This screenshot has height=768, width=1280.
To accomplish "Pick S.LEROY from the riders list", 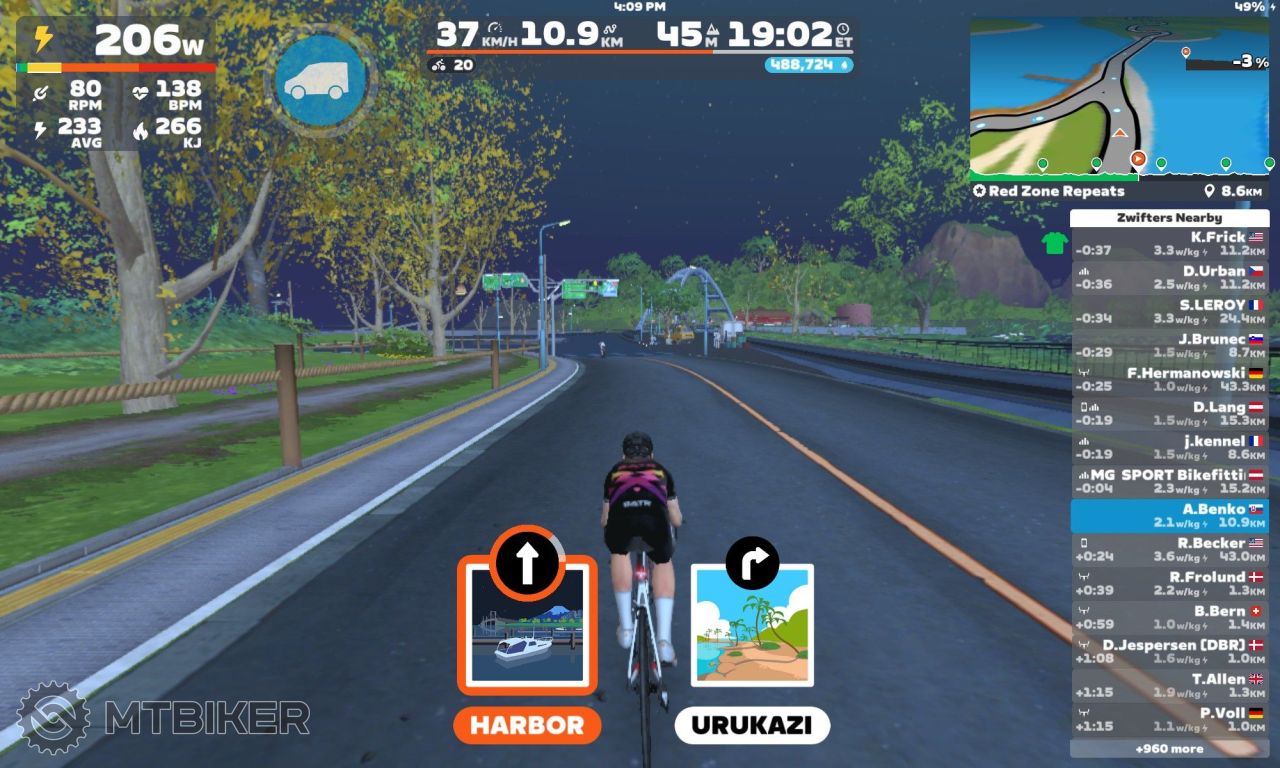I will click(1169, 312).
